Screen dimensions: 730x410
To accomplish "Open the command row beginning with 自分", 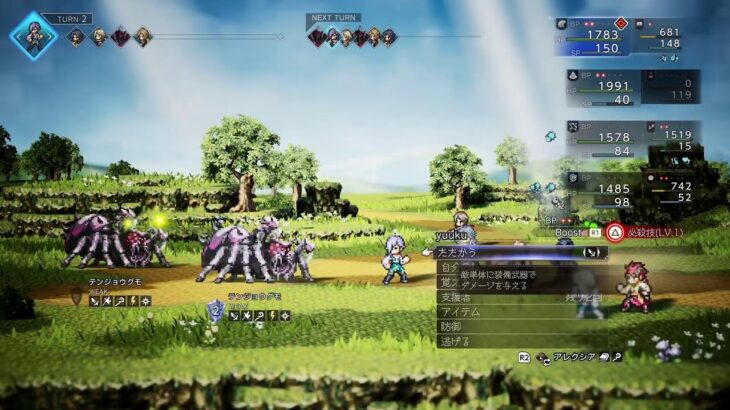I will pos(449,268).
